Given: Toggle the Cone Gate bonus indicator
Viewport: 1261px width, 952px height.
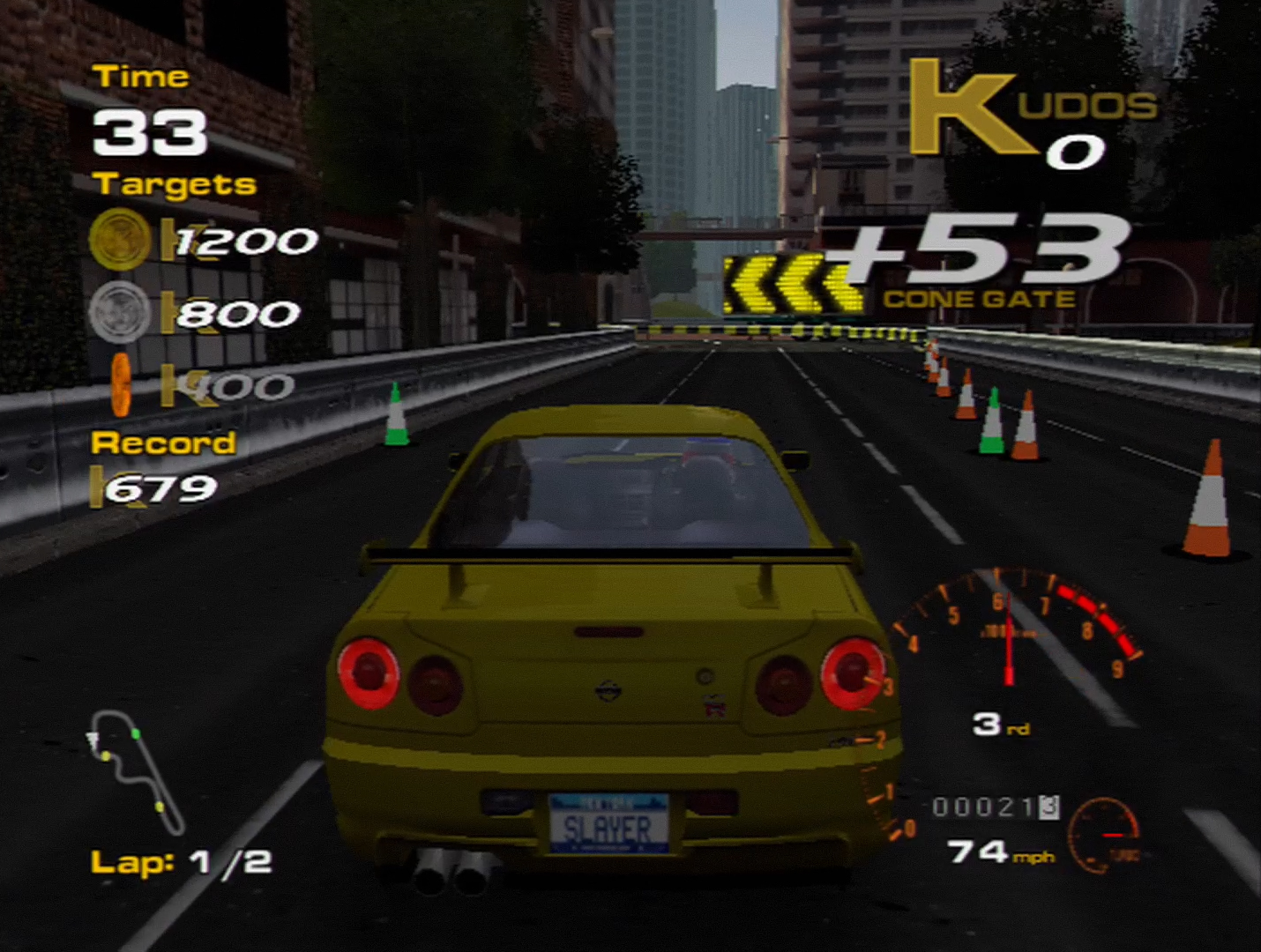Looking at the screenshot, I should (979, 298).
